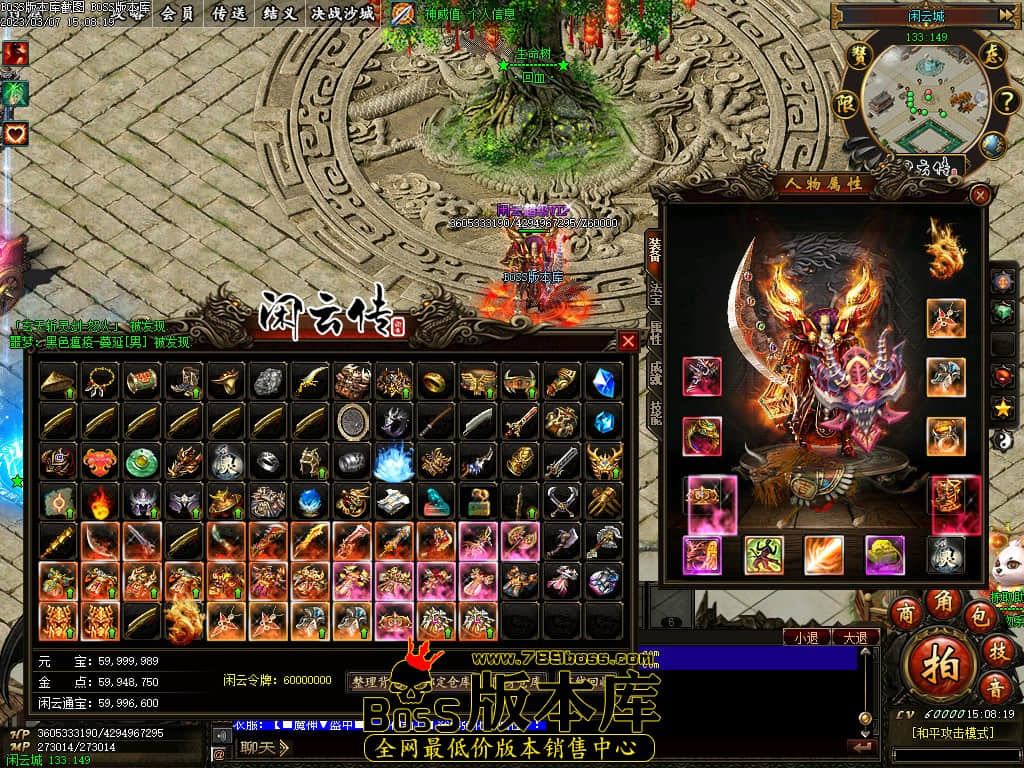Toggle sound with the 音 button
Screen dimensions: 1024x768
coord(996,688)
